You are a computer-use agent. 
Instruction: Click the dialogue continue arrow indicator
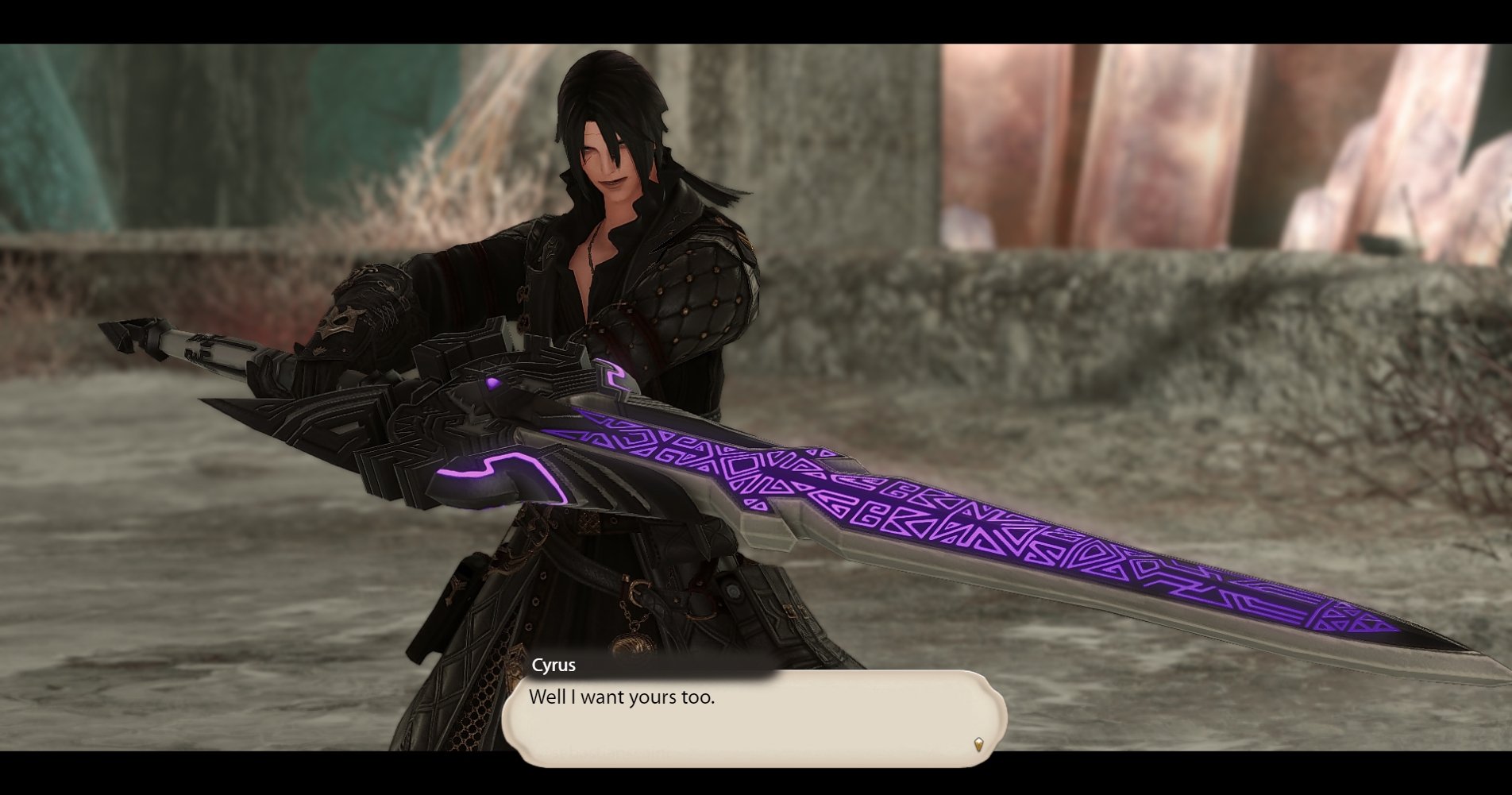pyautogui.click(x=978, y=744)
